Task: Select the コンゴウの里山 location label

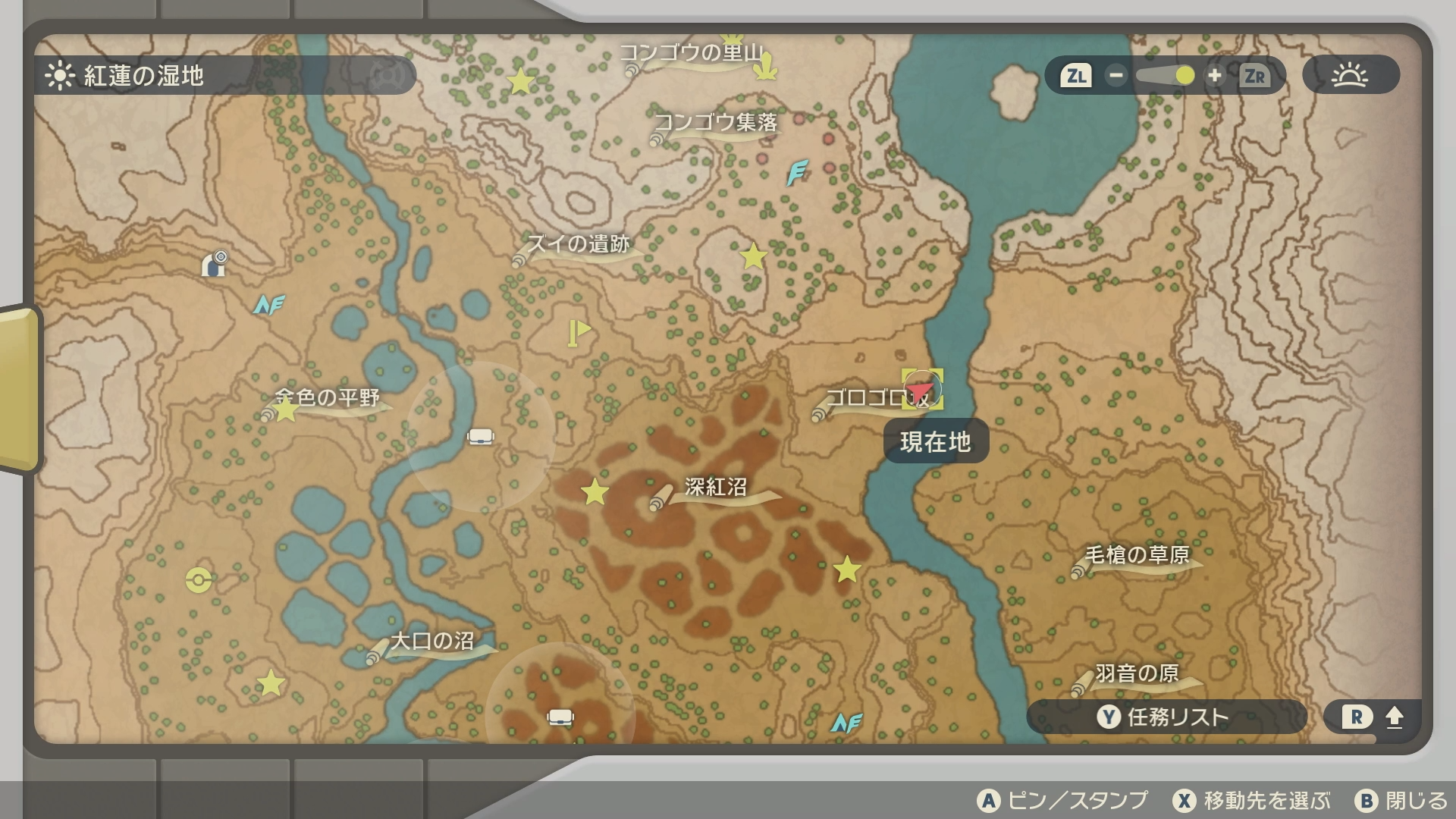Action: tap(691, 53)
